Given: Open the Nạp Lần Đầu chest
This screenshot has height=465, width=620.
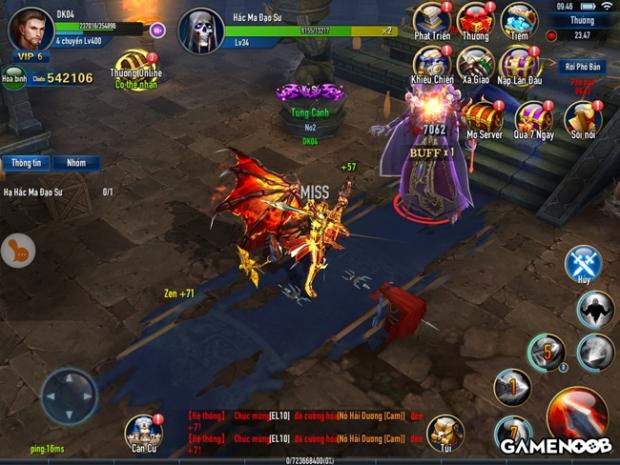Looking at the screenshot, I should (519, 64).
